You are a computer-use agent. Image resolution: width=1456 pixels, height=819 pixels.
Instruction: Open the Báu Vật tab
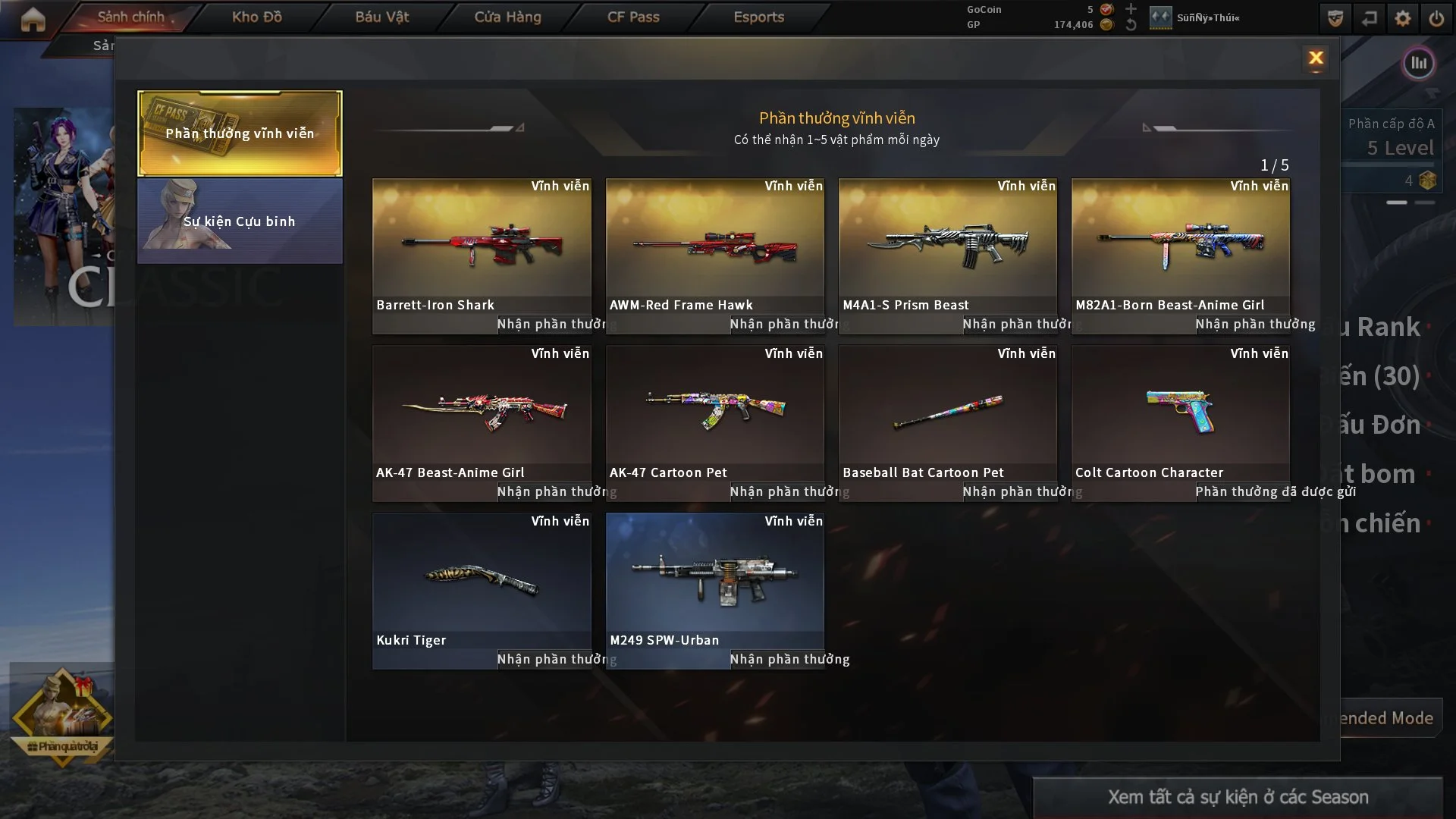pyautogui.click(x=381, y=17)
